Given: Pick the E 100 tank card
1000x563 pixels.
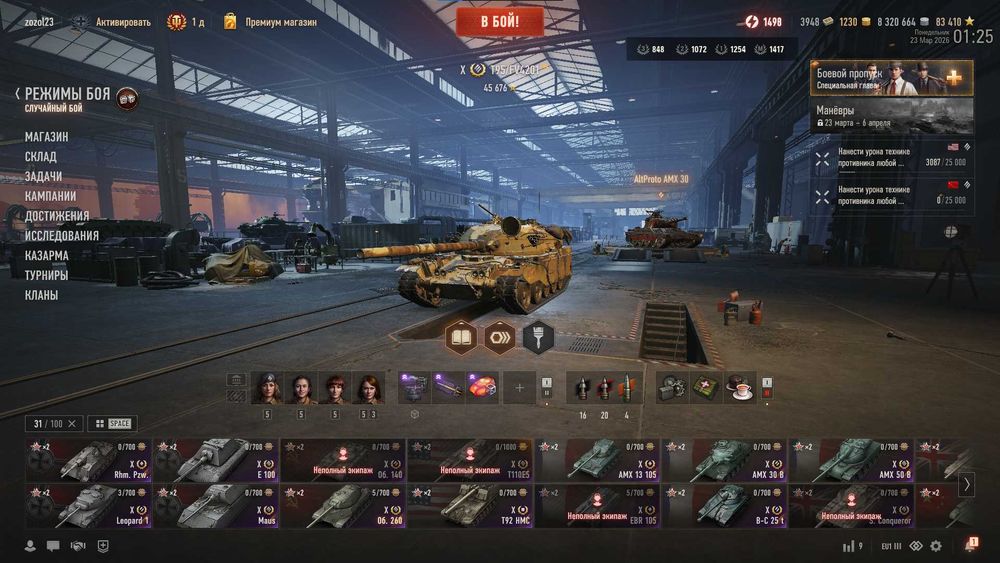Looking at the screenshot, I should point(216,461).
